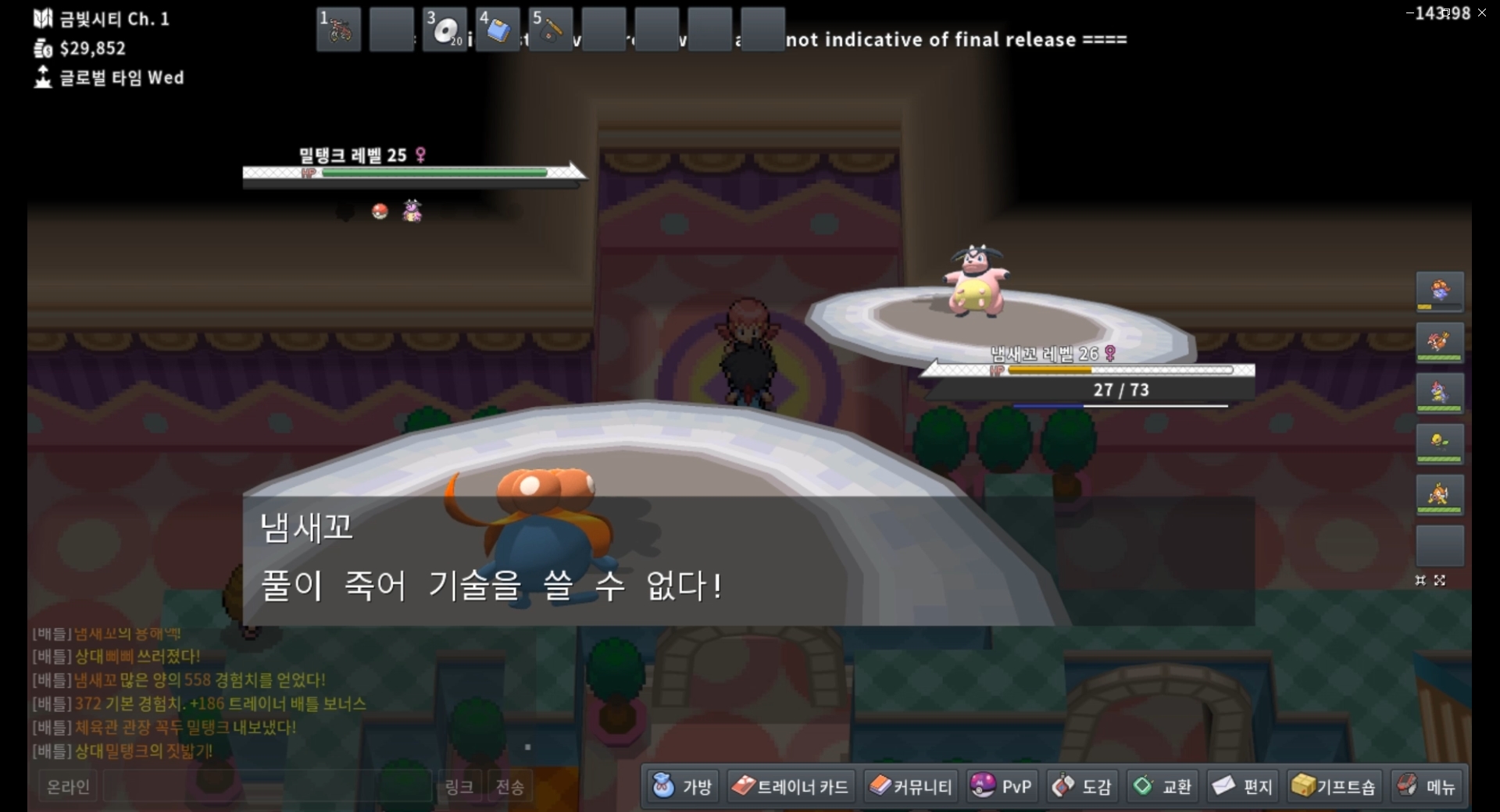Select the Weepinbell party slot
This screenshot has width=1500, height=812.
click(1440, 443)
